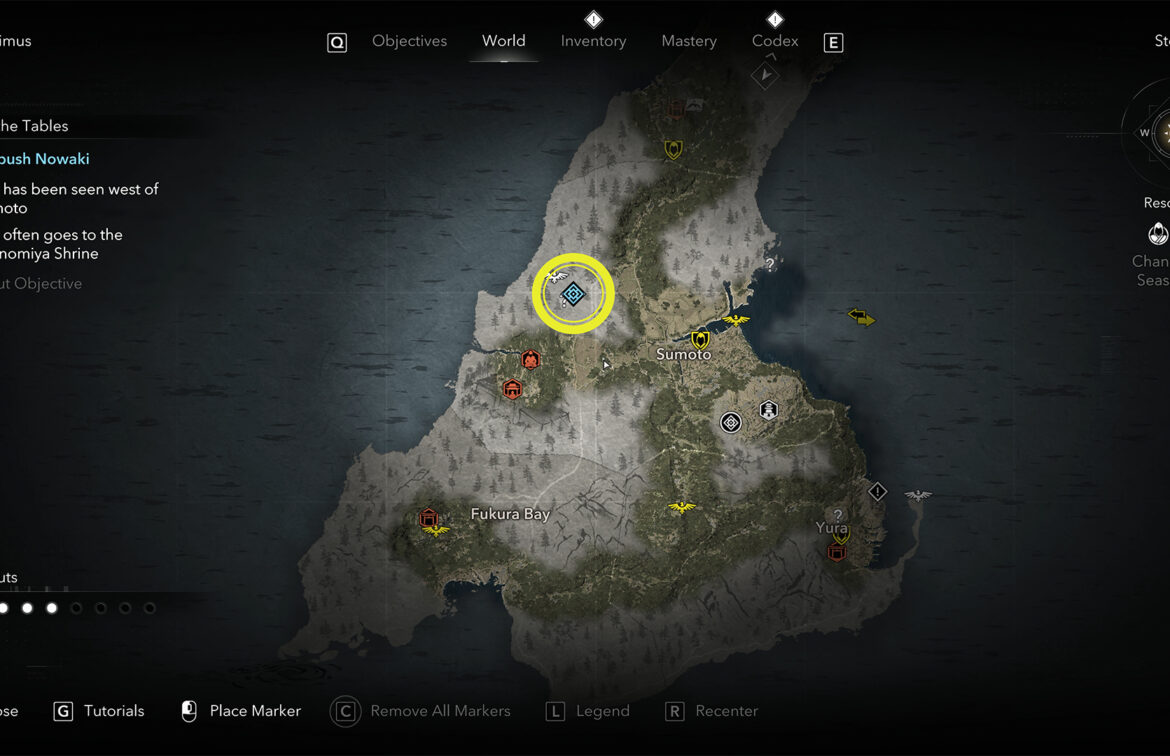Choose Remove All Markers

439,711
